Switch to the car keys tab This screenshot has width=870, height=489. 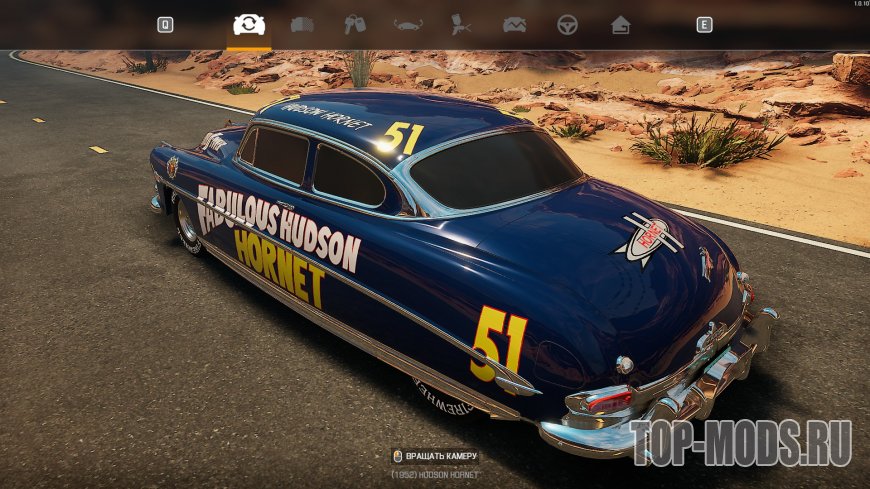coord(355,25)
